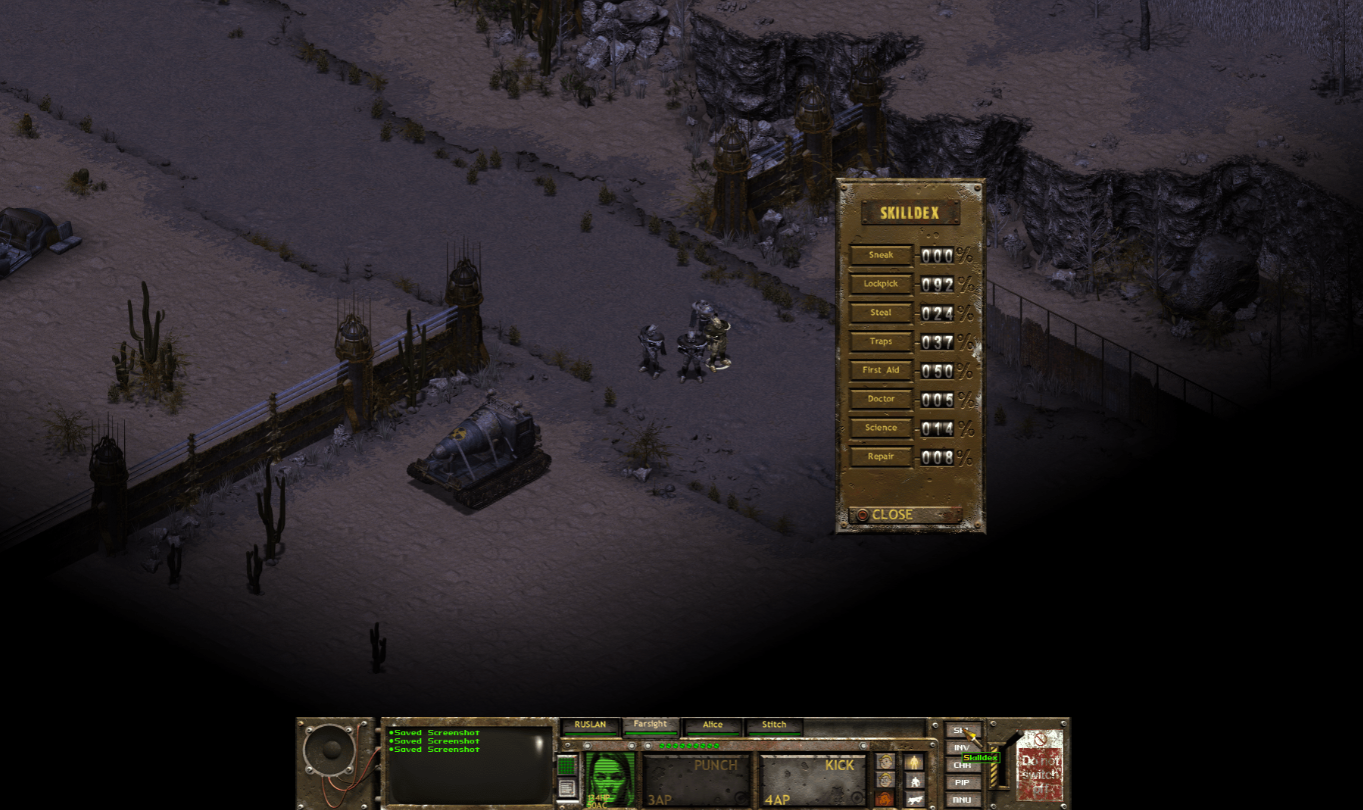This screenshot has width=1363, height=810.
Task: Open the inventory with the INV button
Action: (961, 747)
